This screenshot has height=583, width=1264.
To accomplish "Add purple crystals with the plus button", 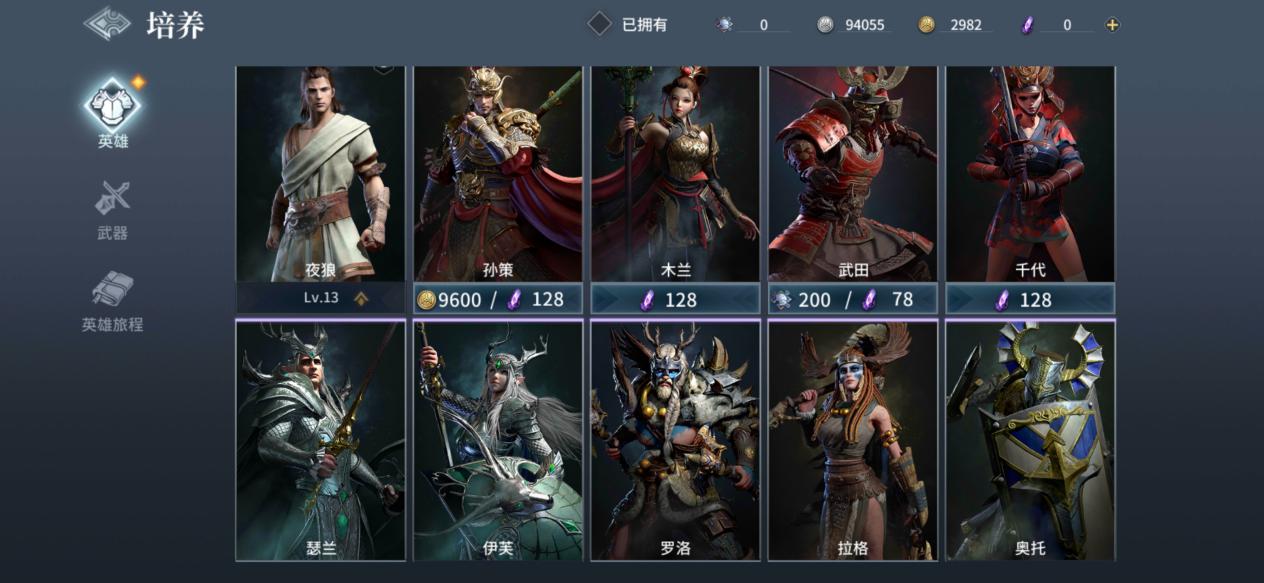I will (x=1112, y=25).
